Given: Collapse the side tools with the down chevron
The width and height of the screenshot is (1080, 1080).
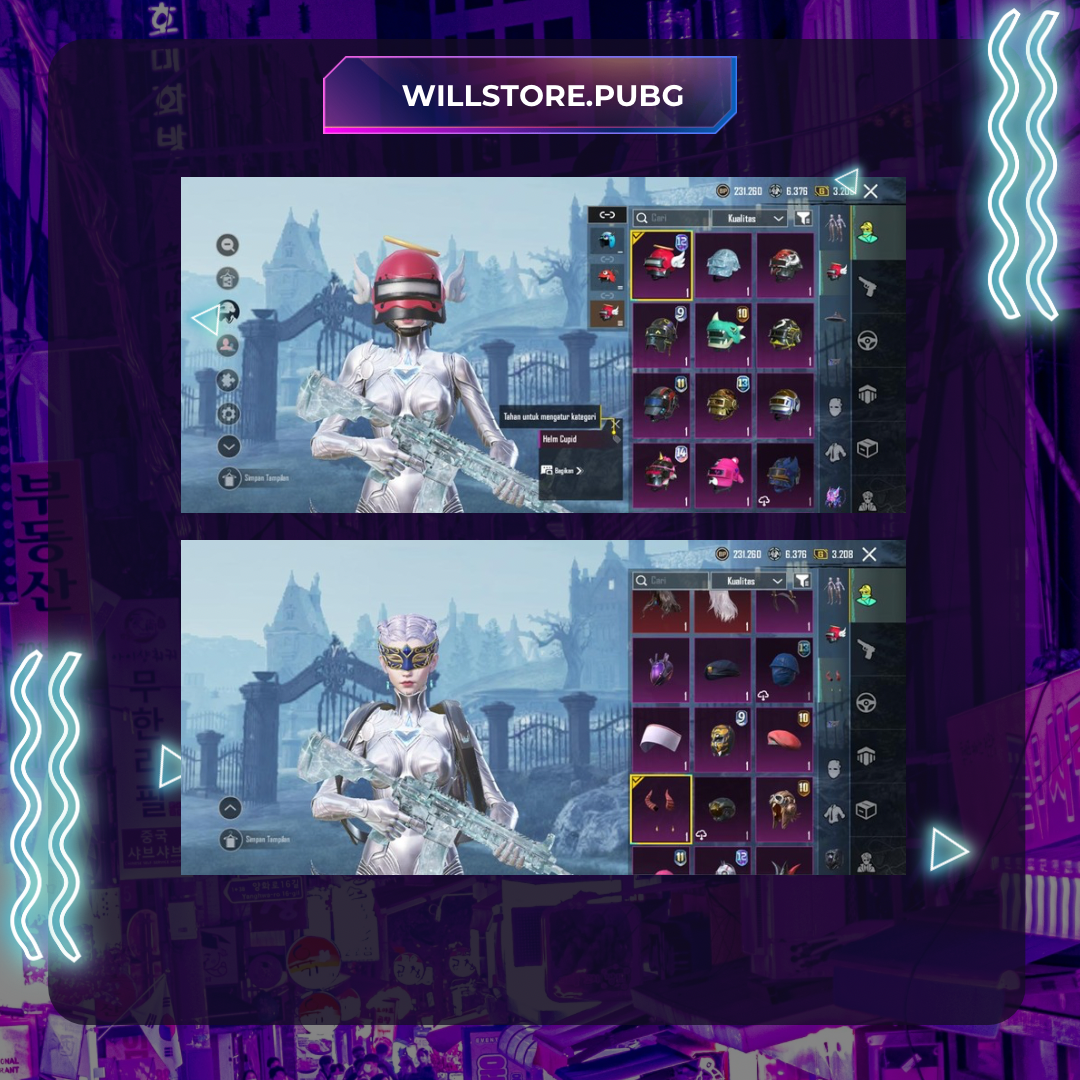Looking at the screenshot, I should [x=229, y=447].
